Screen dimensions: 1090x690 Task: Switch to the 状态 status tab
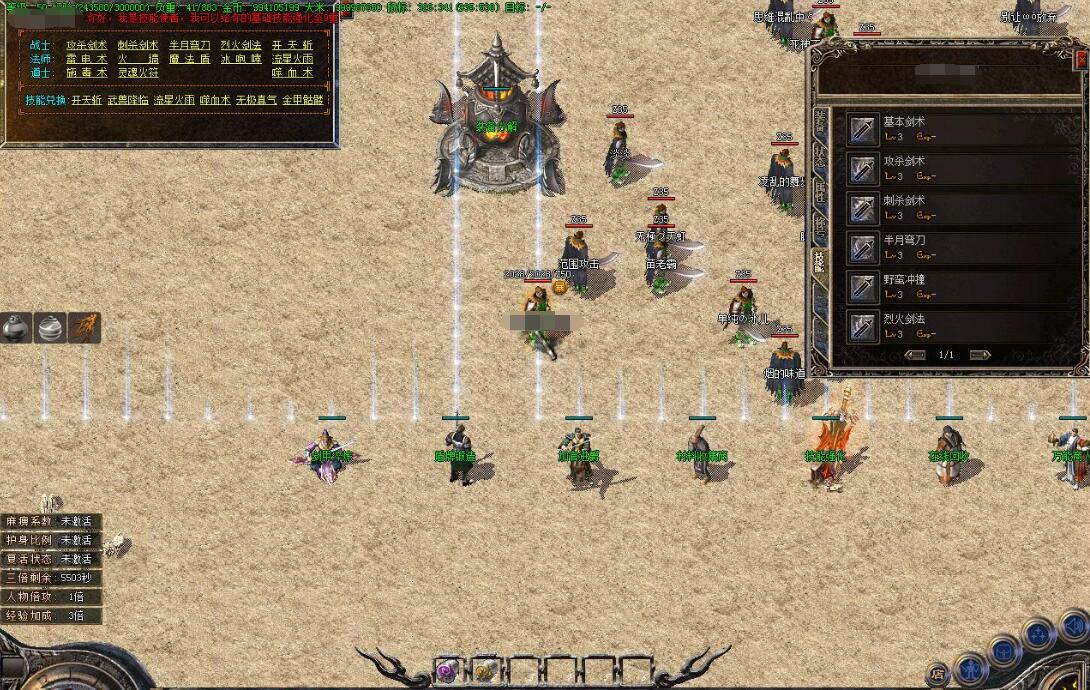pos(820,157)
